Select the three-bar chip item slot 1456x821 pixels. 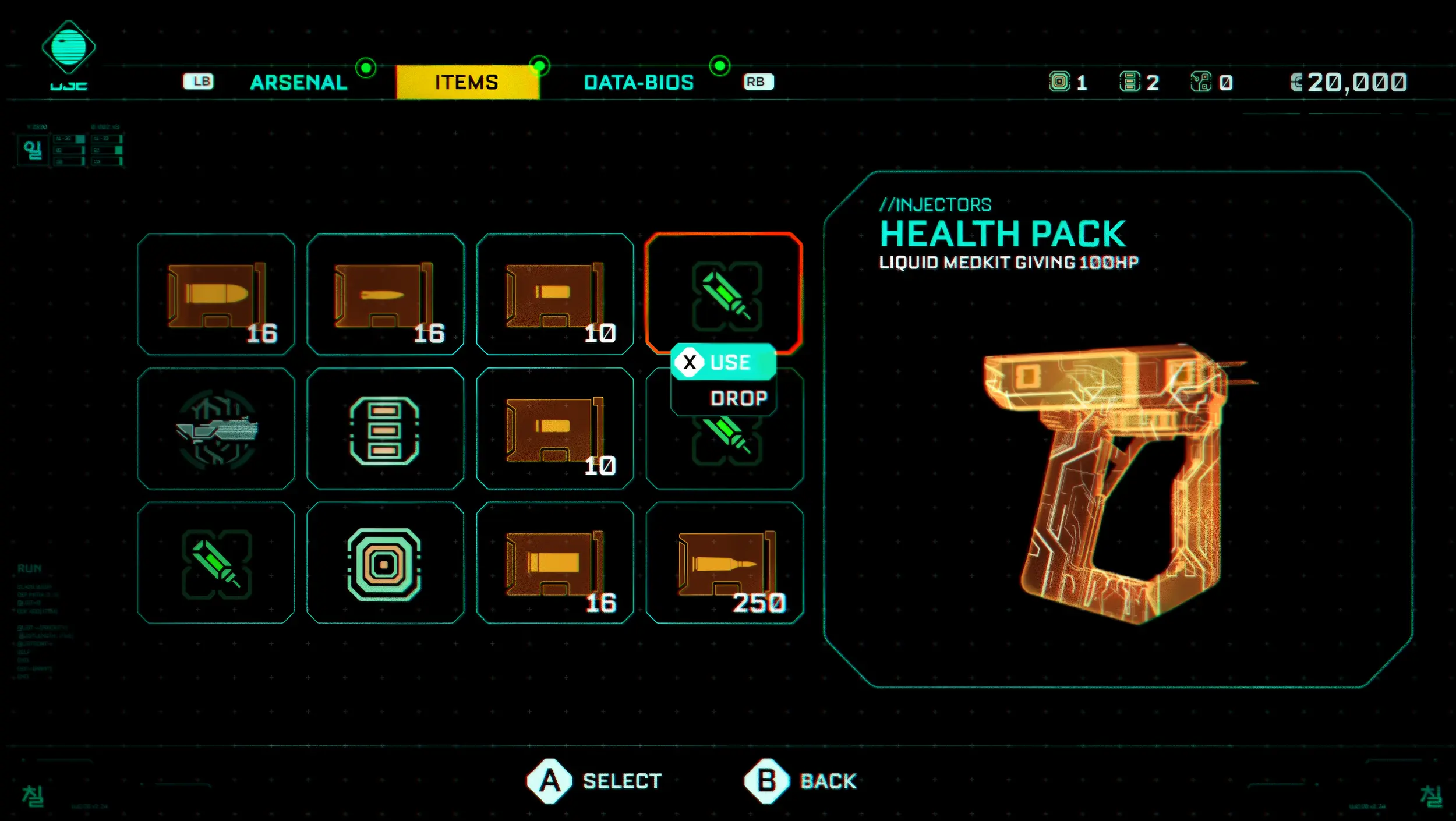tap(385, 429)
